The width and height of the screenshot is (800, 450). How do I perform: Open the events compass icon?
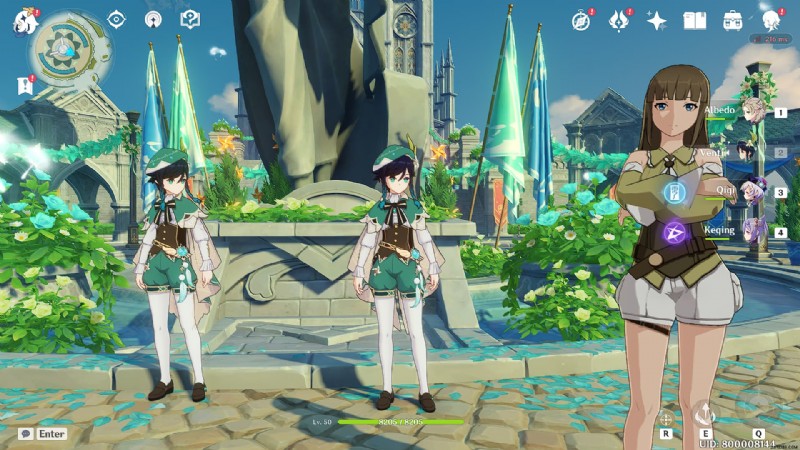pos(581,20)
